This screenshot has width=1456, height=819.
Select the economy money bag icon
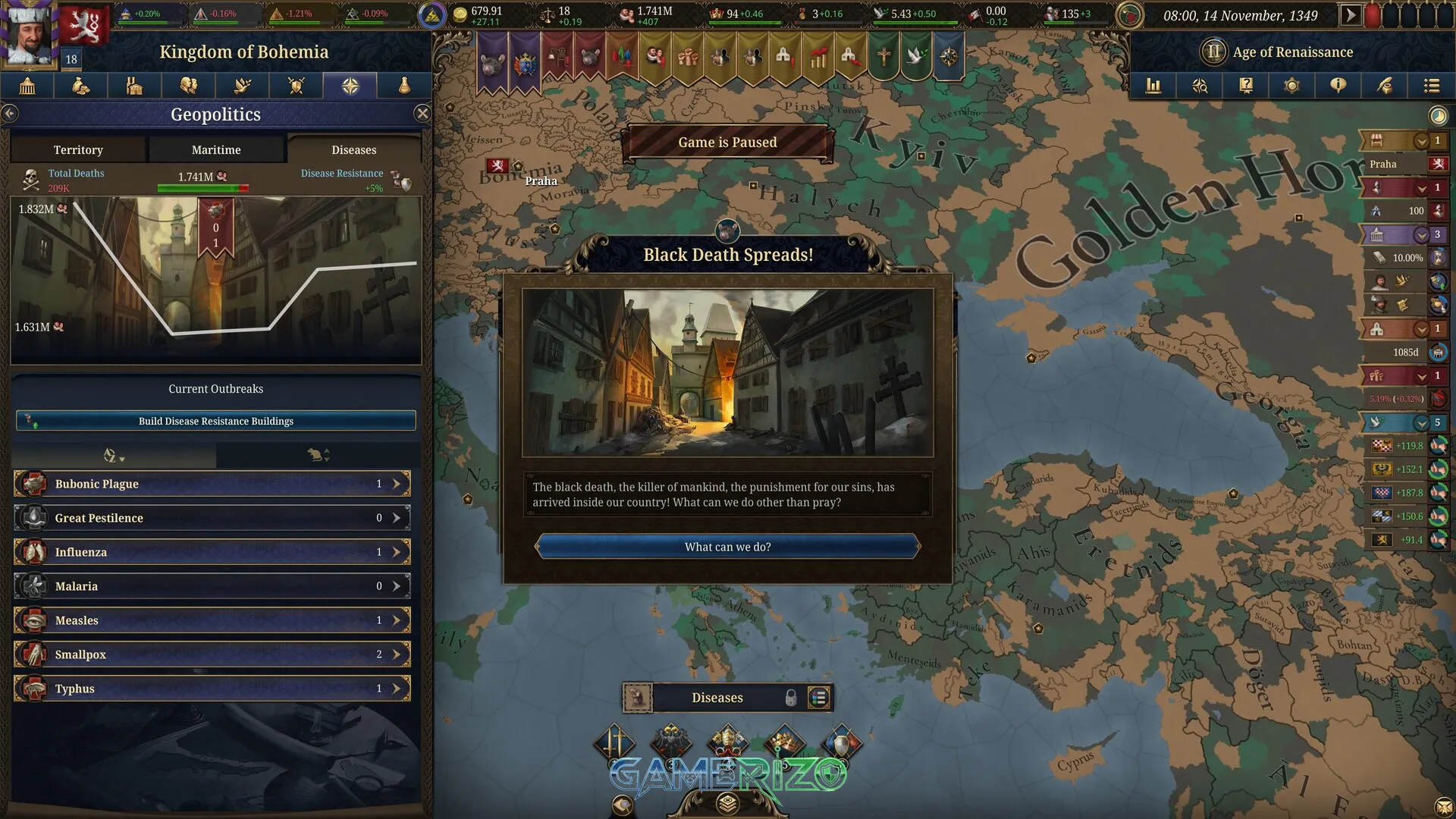point(80,86)
